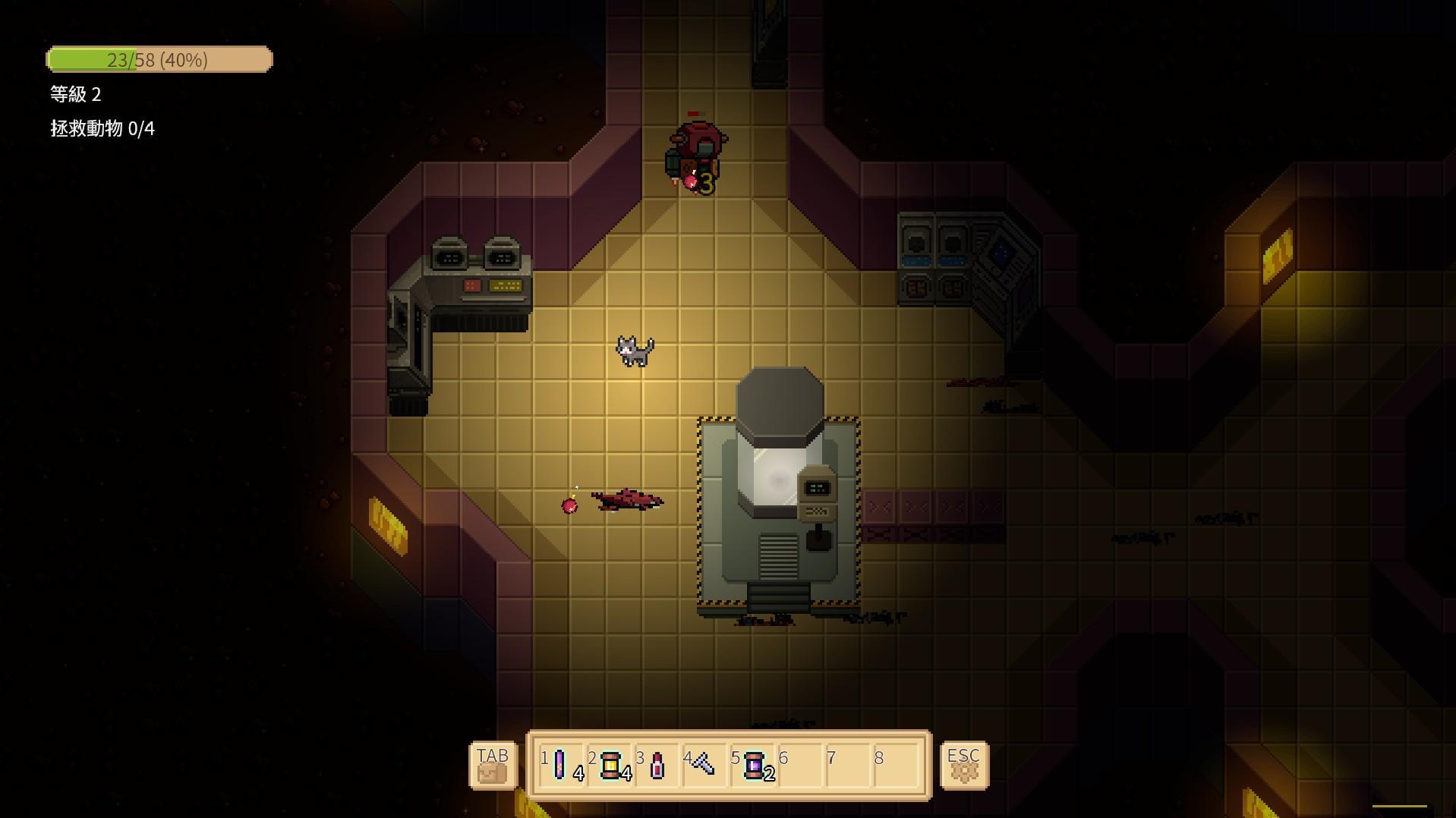Click the rescue animals 0/4 objective tracker
Image resolution: width=1456 pixels, height=818 pixels.
(102, 129)
